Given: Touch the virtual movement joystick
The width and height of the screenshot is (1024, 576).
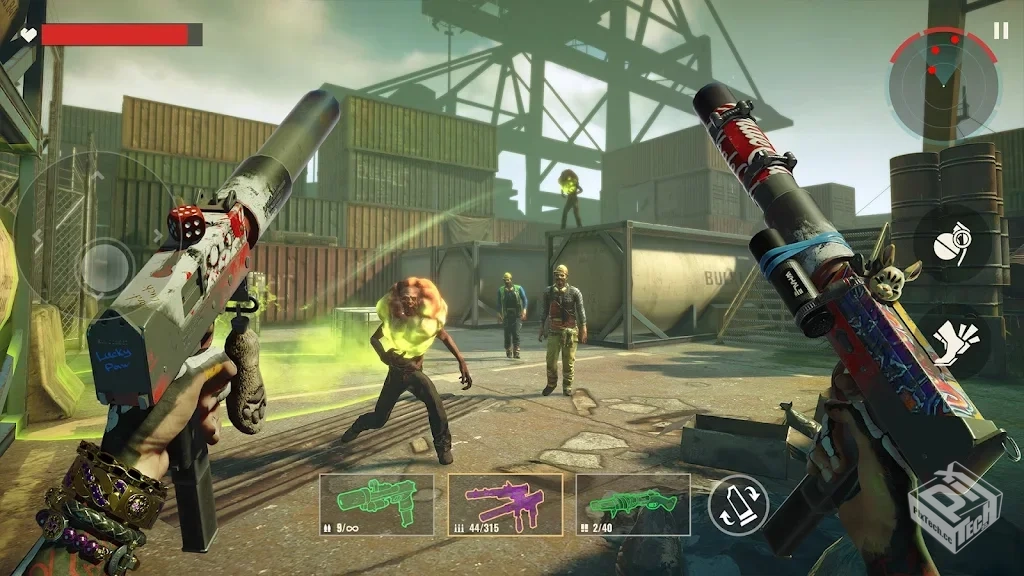Looking at the screenshot, I should click(x=104, y=266).
